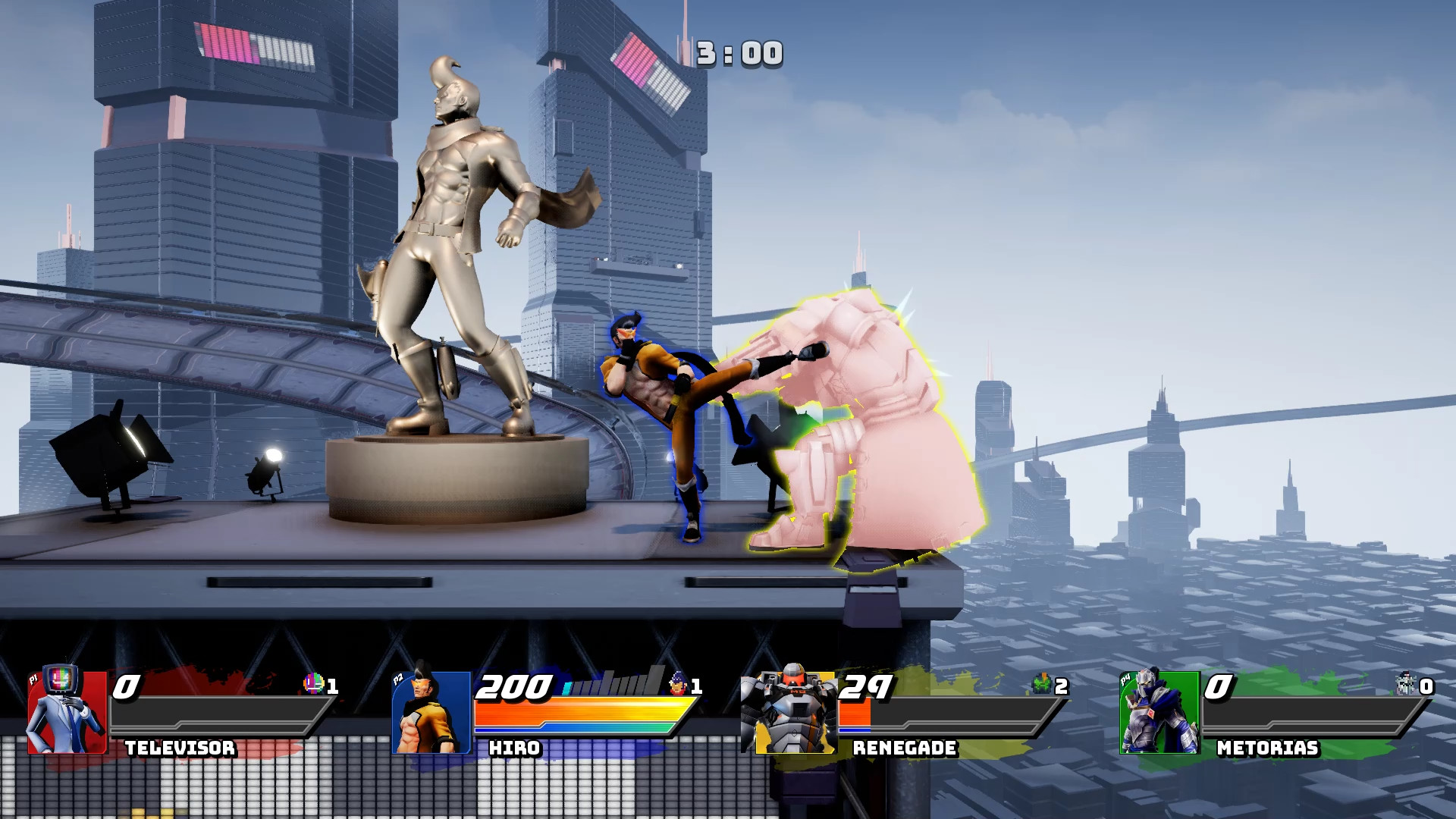
Task: Click Televisor's player portrait
Action: tap(67, 711)
